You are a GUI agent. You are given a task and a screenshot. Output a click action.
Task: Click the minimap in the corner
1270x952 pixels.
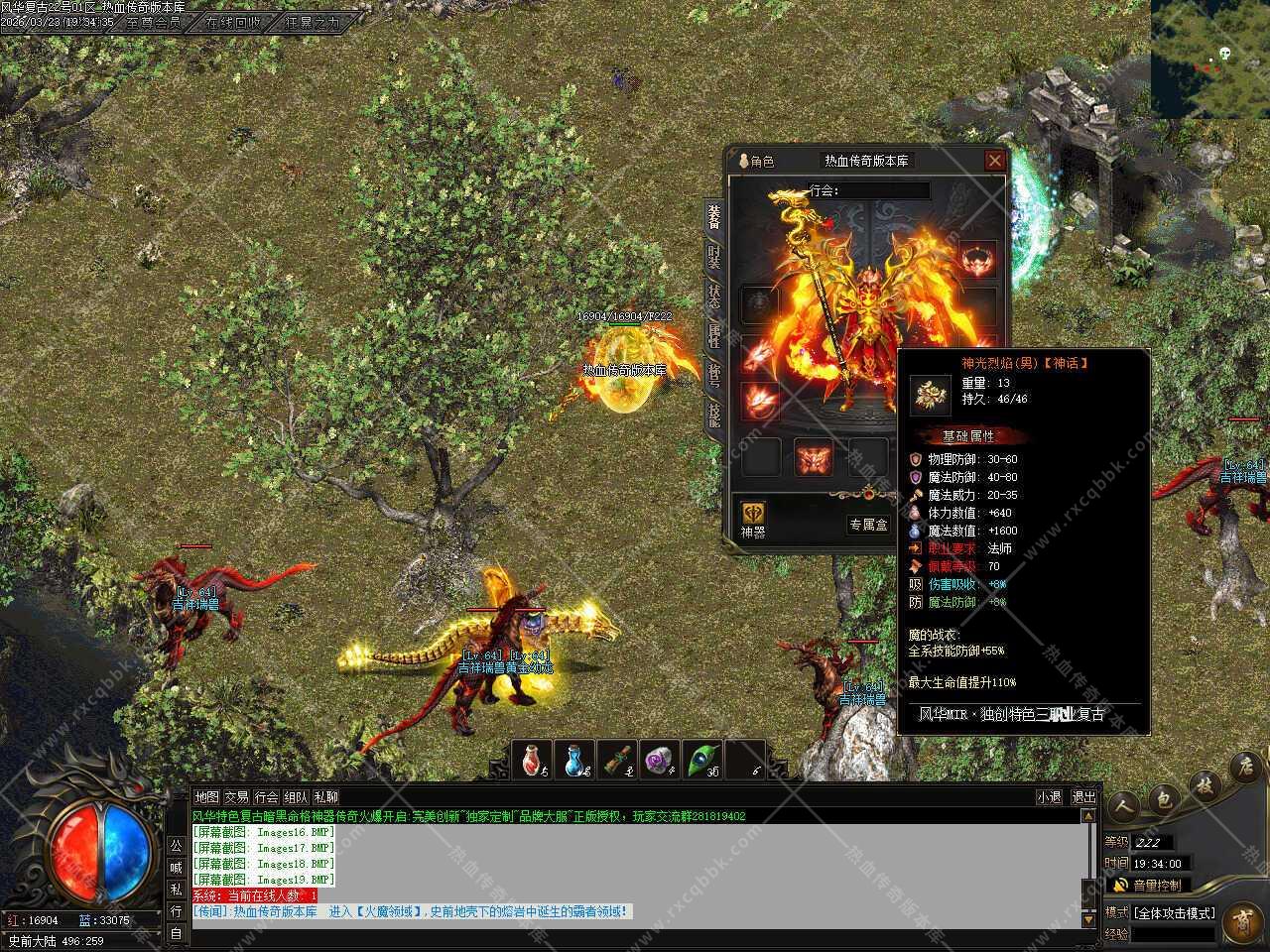[x=1210, y=58]
